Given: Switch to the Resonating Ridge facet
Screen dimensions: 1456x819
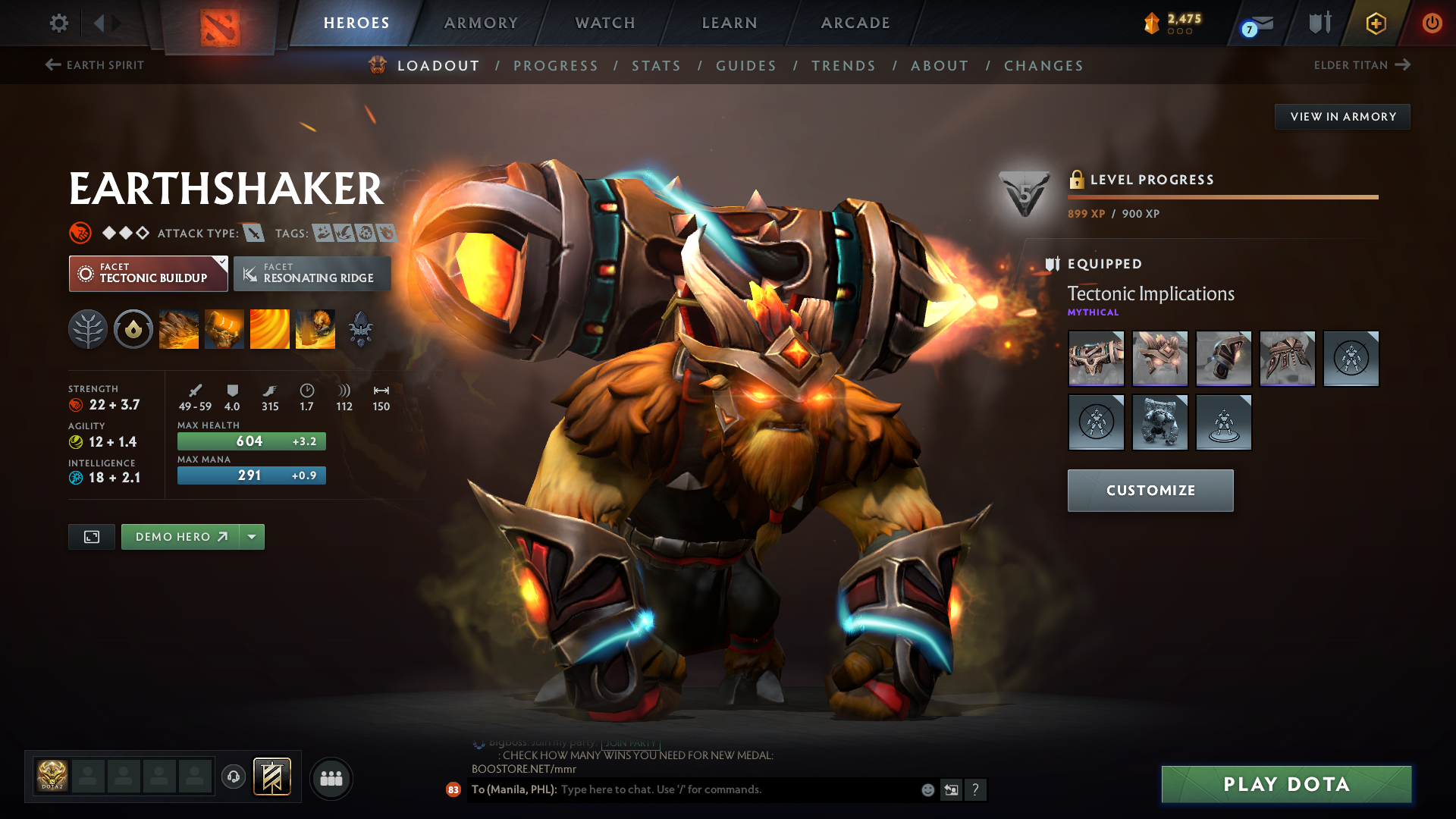Looking at the screenshot, I should point(312,273).
